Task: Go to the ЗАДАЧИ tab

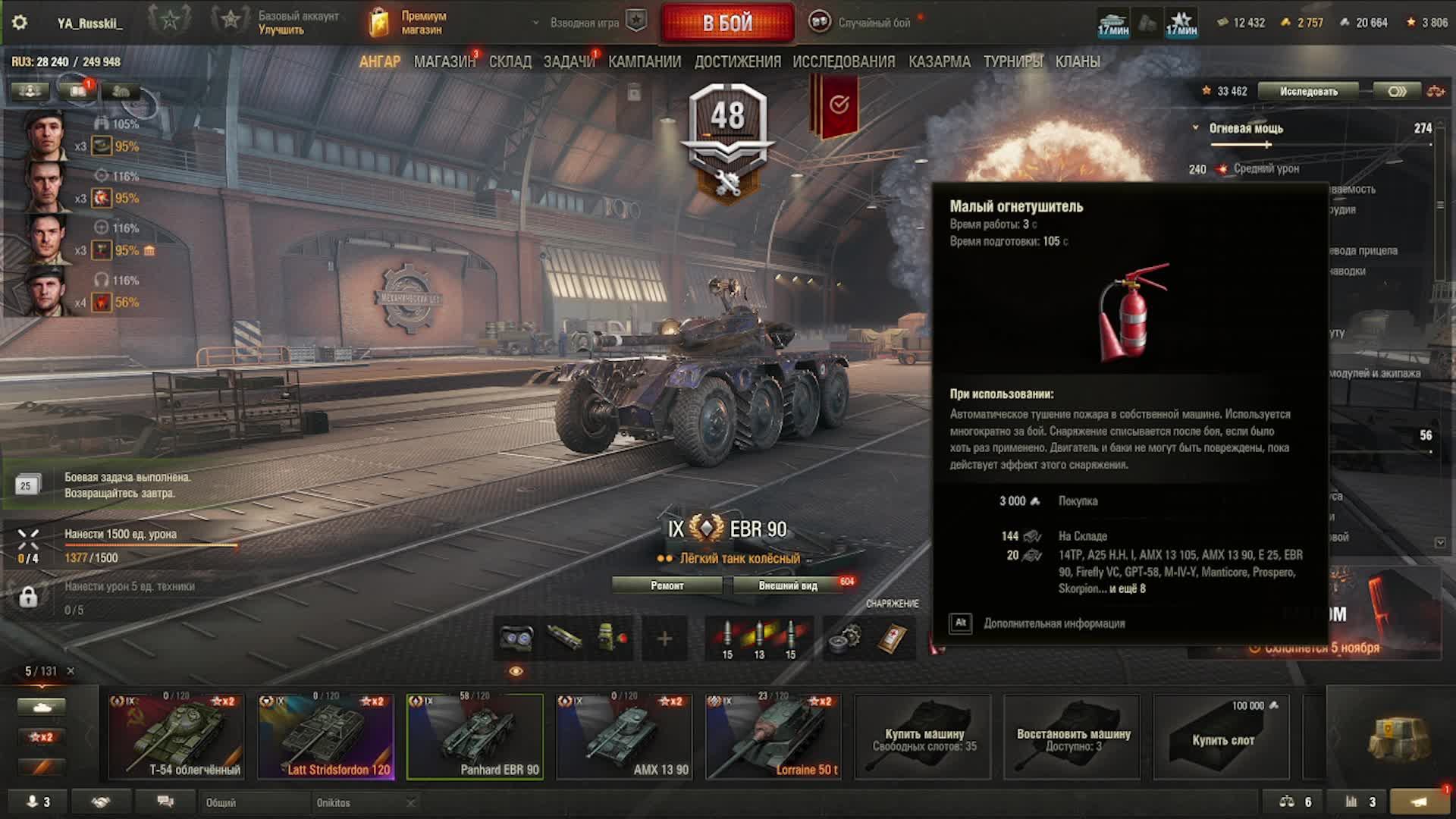Action: tap(569, 62)
